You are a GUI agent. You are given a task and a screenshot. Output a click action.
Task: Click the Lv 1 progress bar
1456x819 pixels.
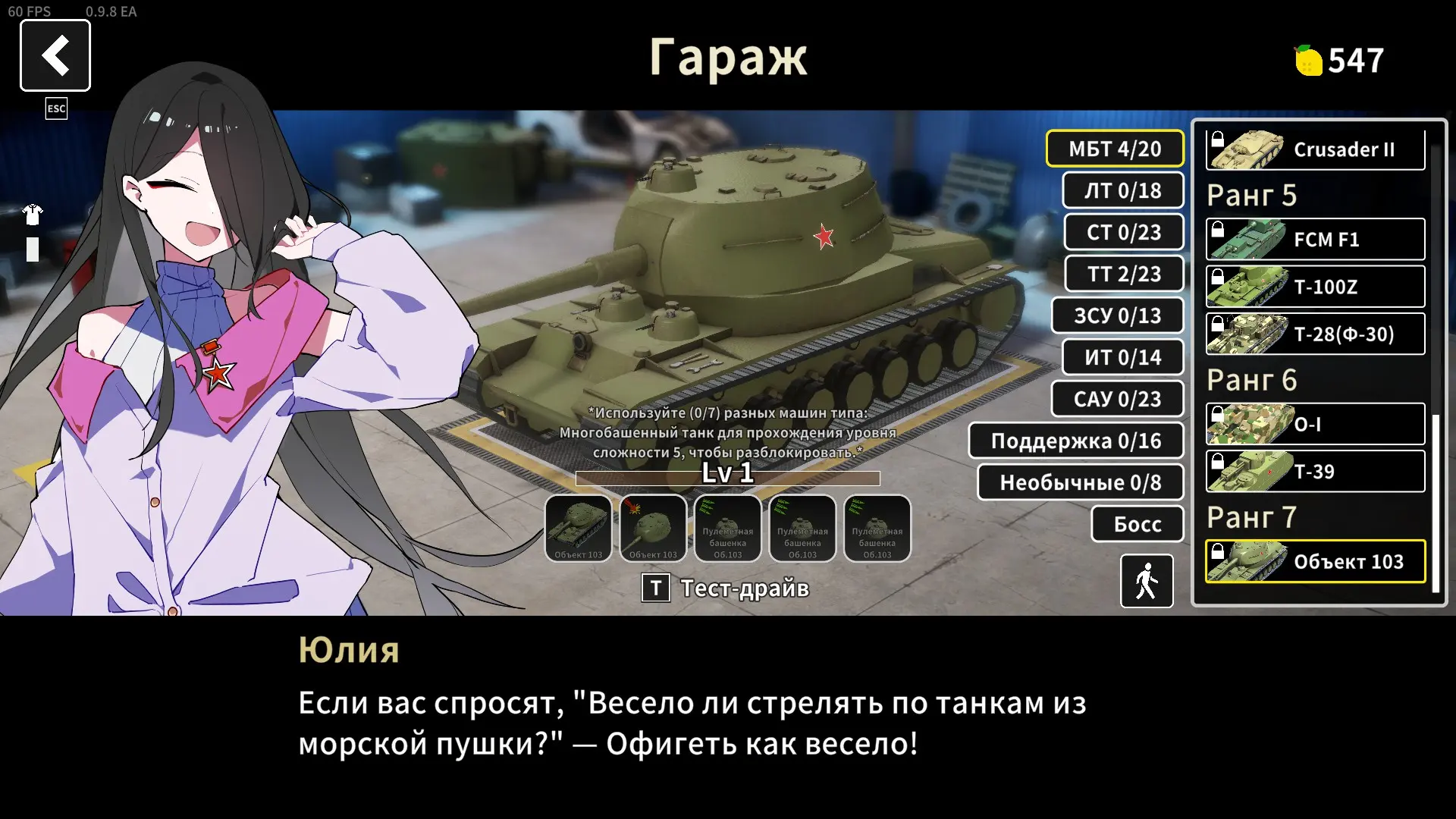point(727,477)
